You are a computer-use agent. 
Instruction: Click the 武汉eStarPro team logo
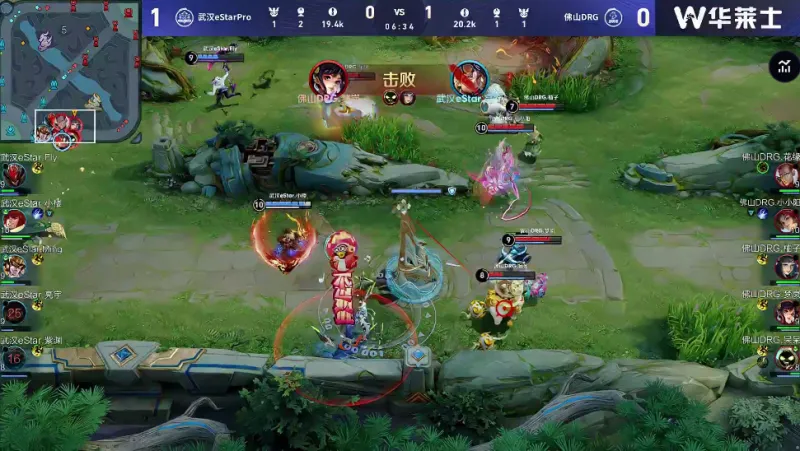pos(184,17)
